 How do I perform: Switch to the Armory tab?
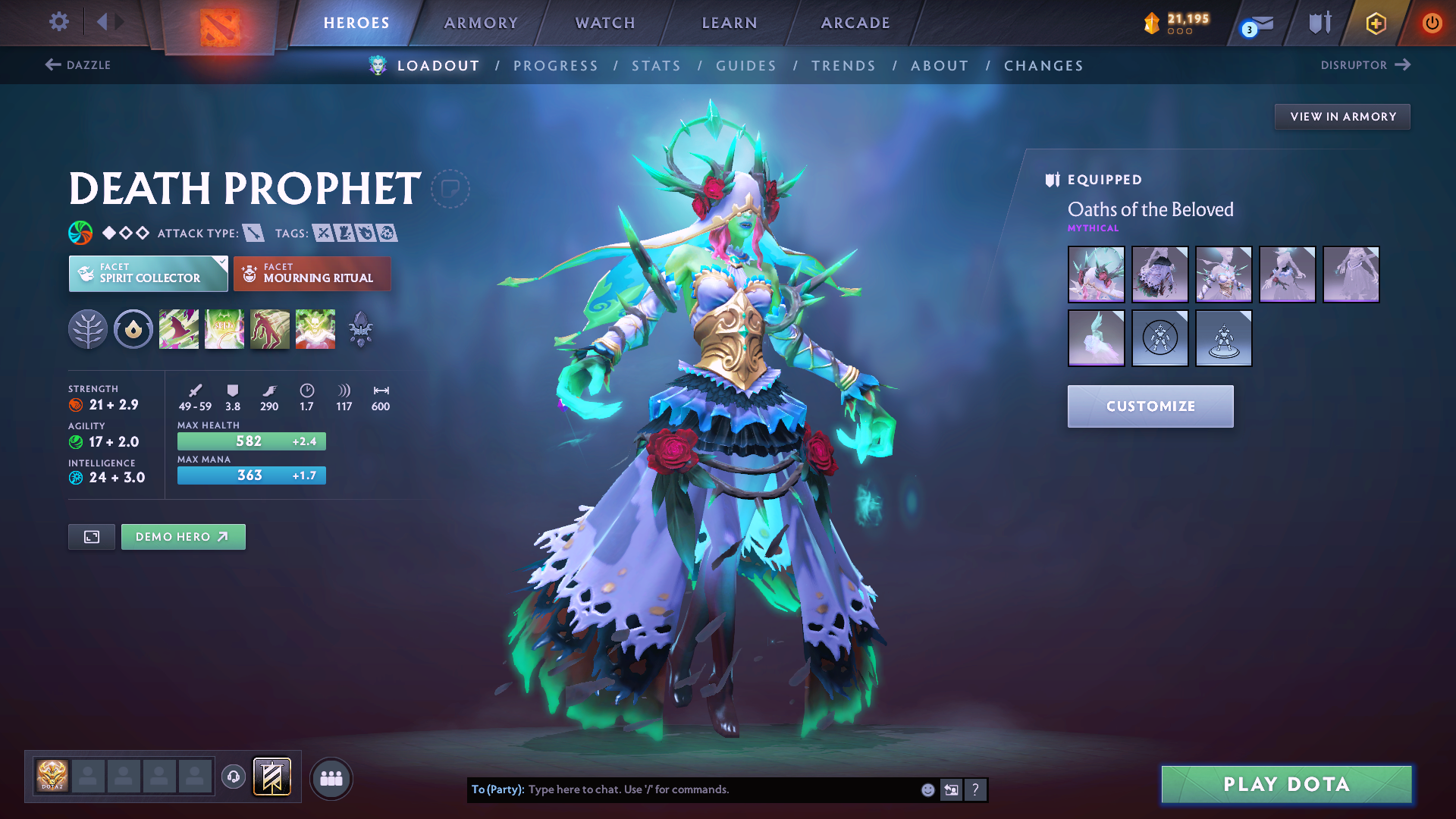[481, 23]
